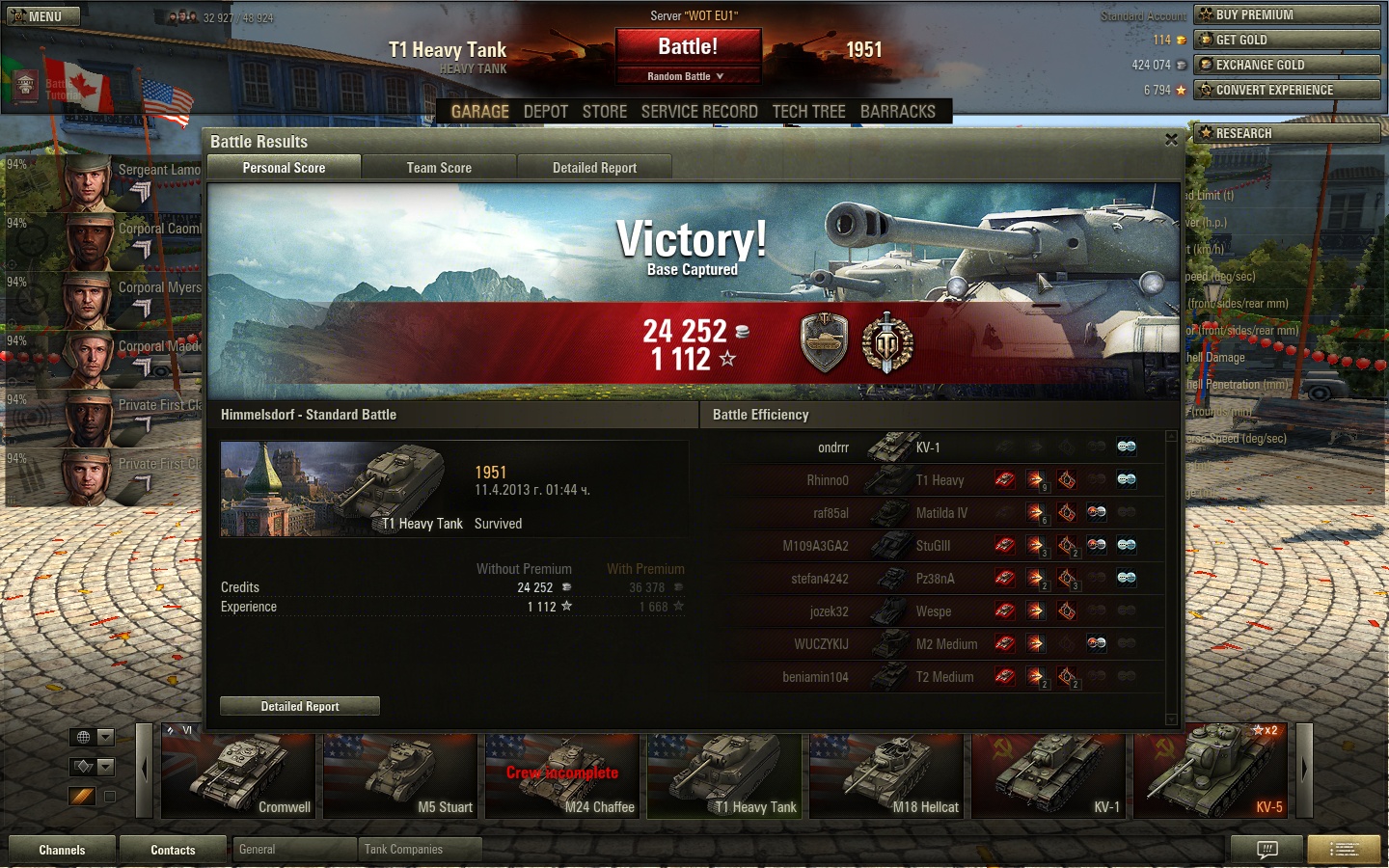1389x868 pixels.
Task: Click Convert Experience button
Action: (x=1287, y=90)
